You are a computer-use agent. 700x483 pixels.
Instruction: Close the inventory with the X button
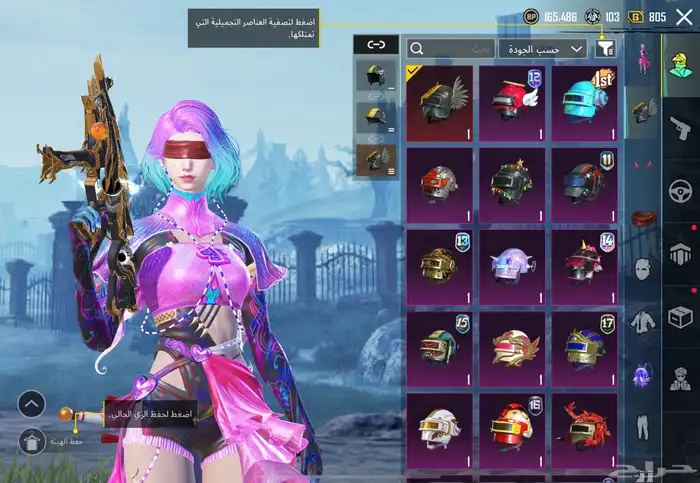click(684, 17)
